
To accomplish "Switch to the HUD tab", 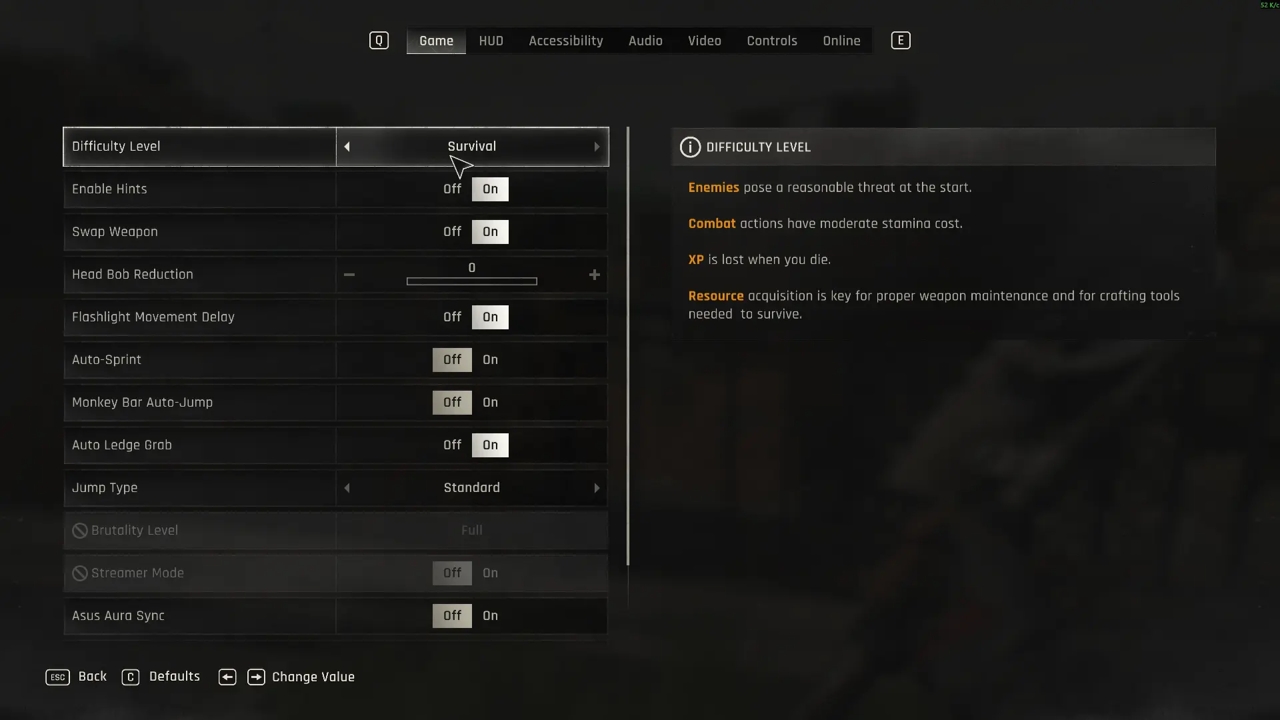I will point(491,41).
